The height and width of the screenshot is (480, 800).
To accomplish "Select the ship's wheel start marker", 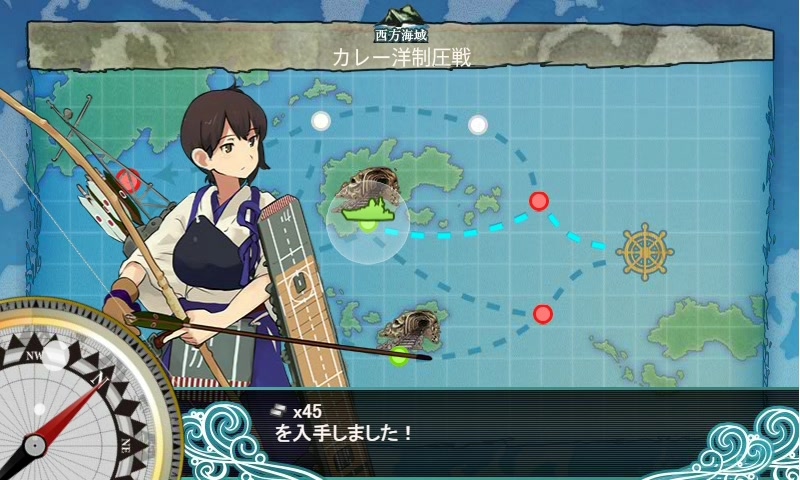I will pyautogui.click(x=645, y=251).
